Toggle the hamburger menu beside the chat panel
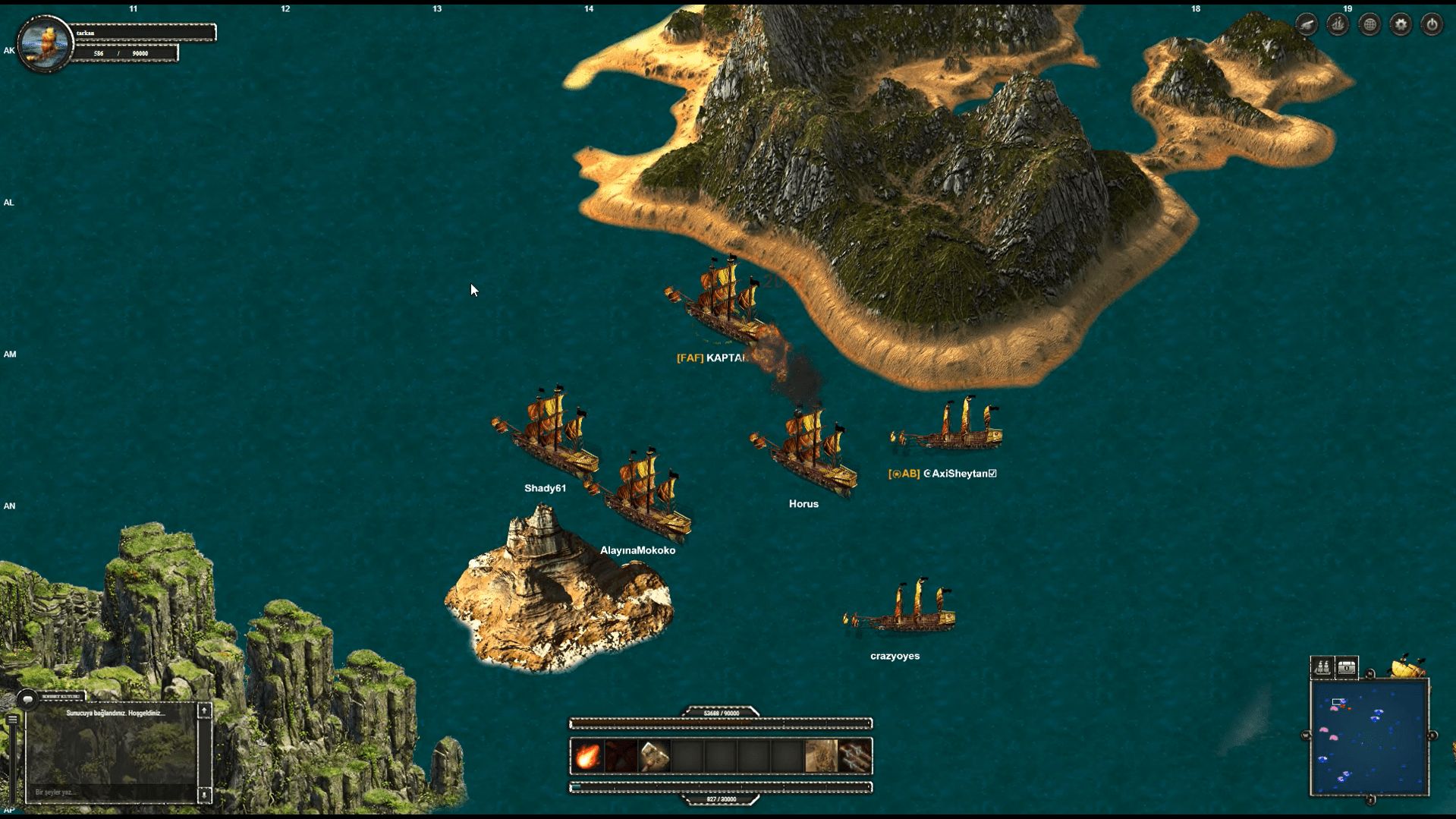1456x819 pixels. [x=13, y=719]
